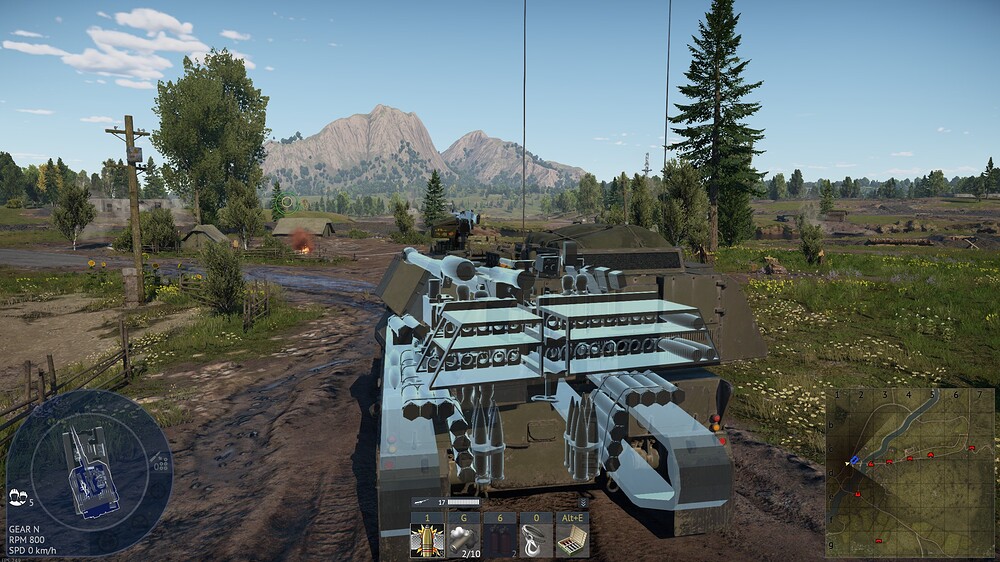
Task: Select the explosive shell ammo slot
Action: [427, 539]
